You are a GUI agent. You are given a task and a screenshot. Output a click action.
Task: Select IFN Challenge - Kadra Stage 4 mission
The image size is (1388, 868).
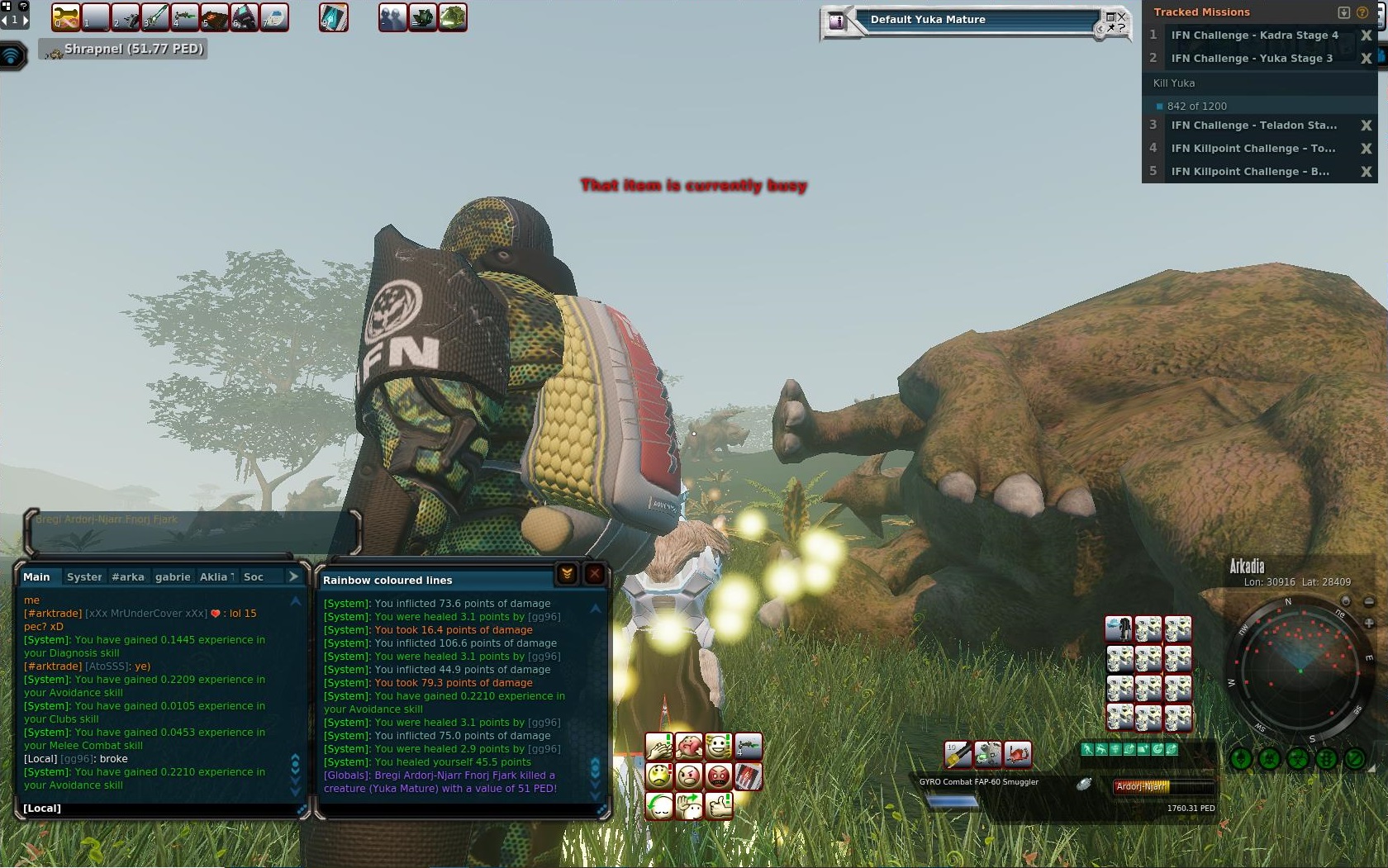[x=1253, y=36]
